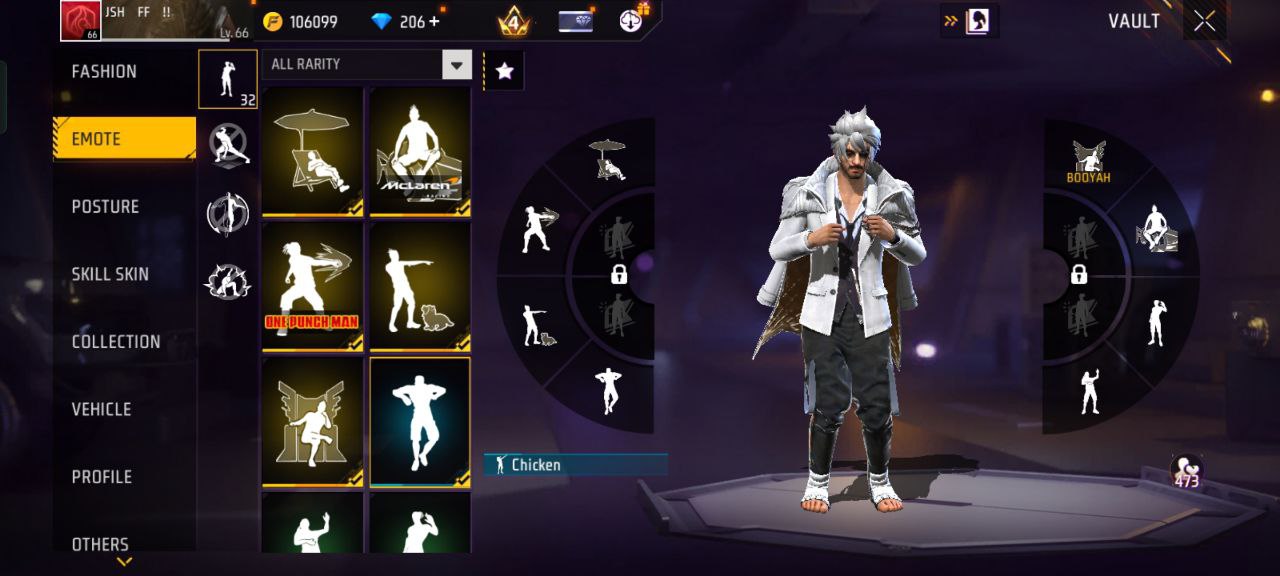Open the Profile menu entry
This screenshot has width=1280, height=576.
tap(101, 477)
